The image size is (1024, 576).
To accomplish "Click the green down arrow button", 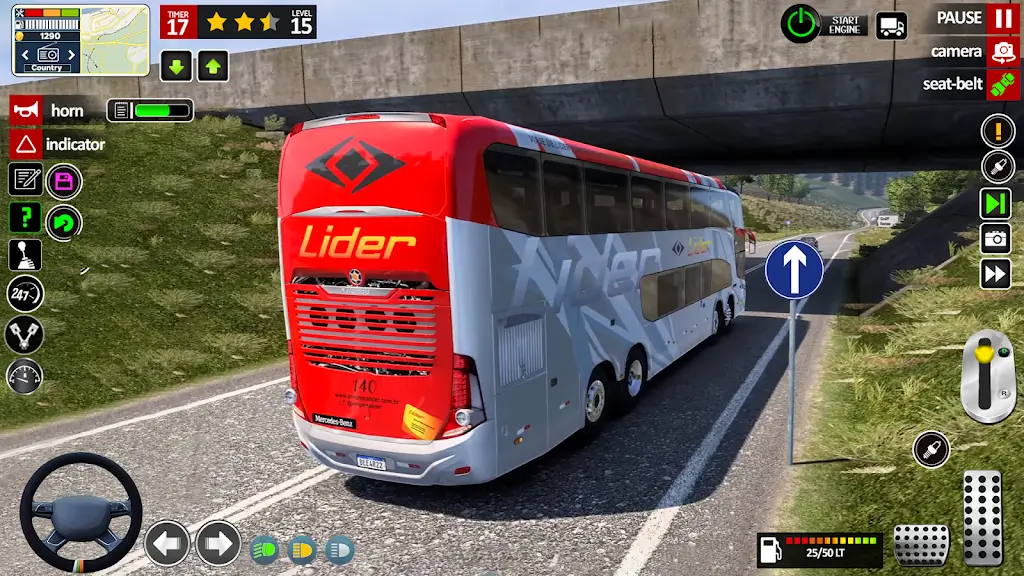I will [x=176, y=66].
